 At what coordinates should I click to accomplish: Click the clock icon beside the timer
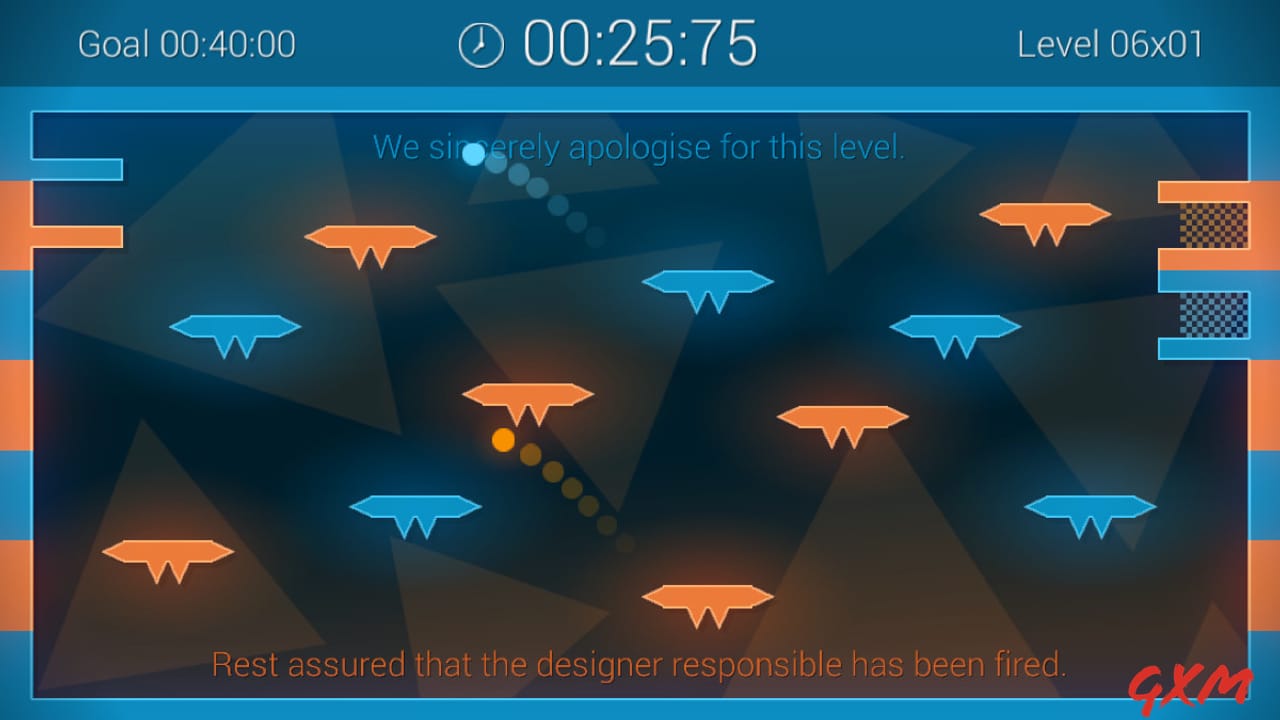point(481,43)
